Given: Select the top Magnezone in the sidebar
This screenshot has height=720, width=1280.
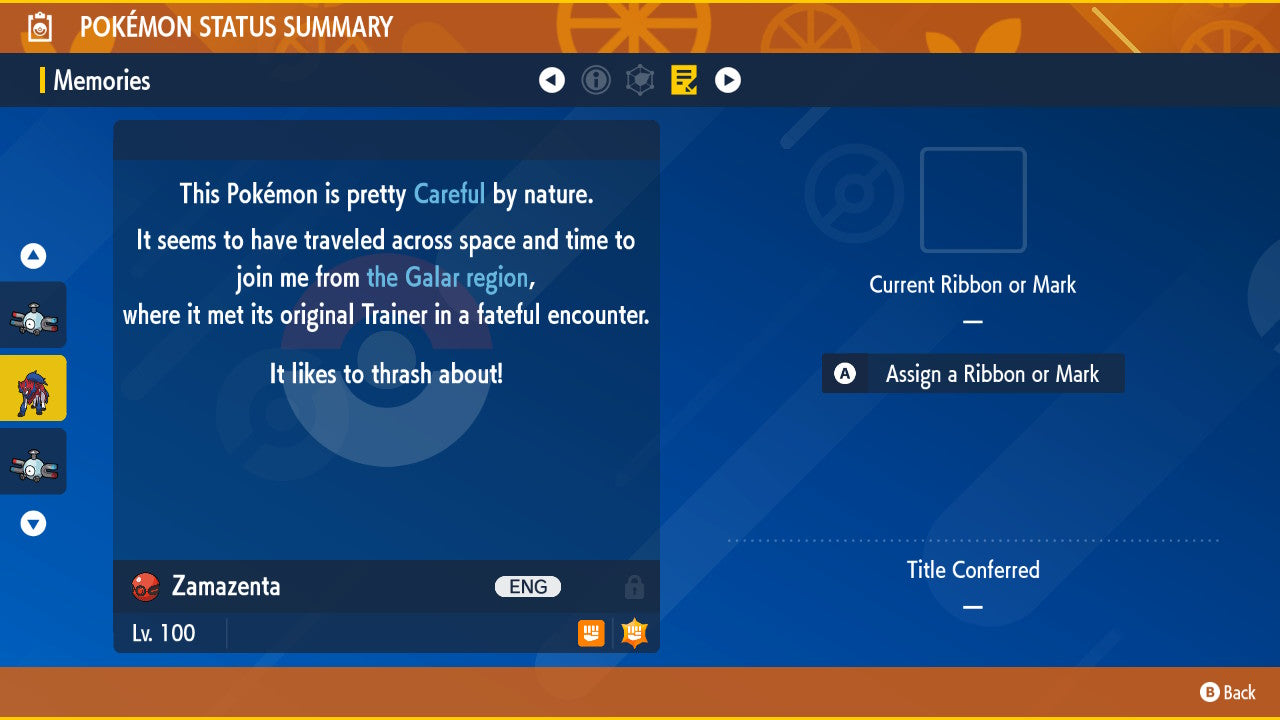Looking at the screenshot, I should click(33, 314).
